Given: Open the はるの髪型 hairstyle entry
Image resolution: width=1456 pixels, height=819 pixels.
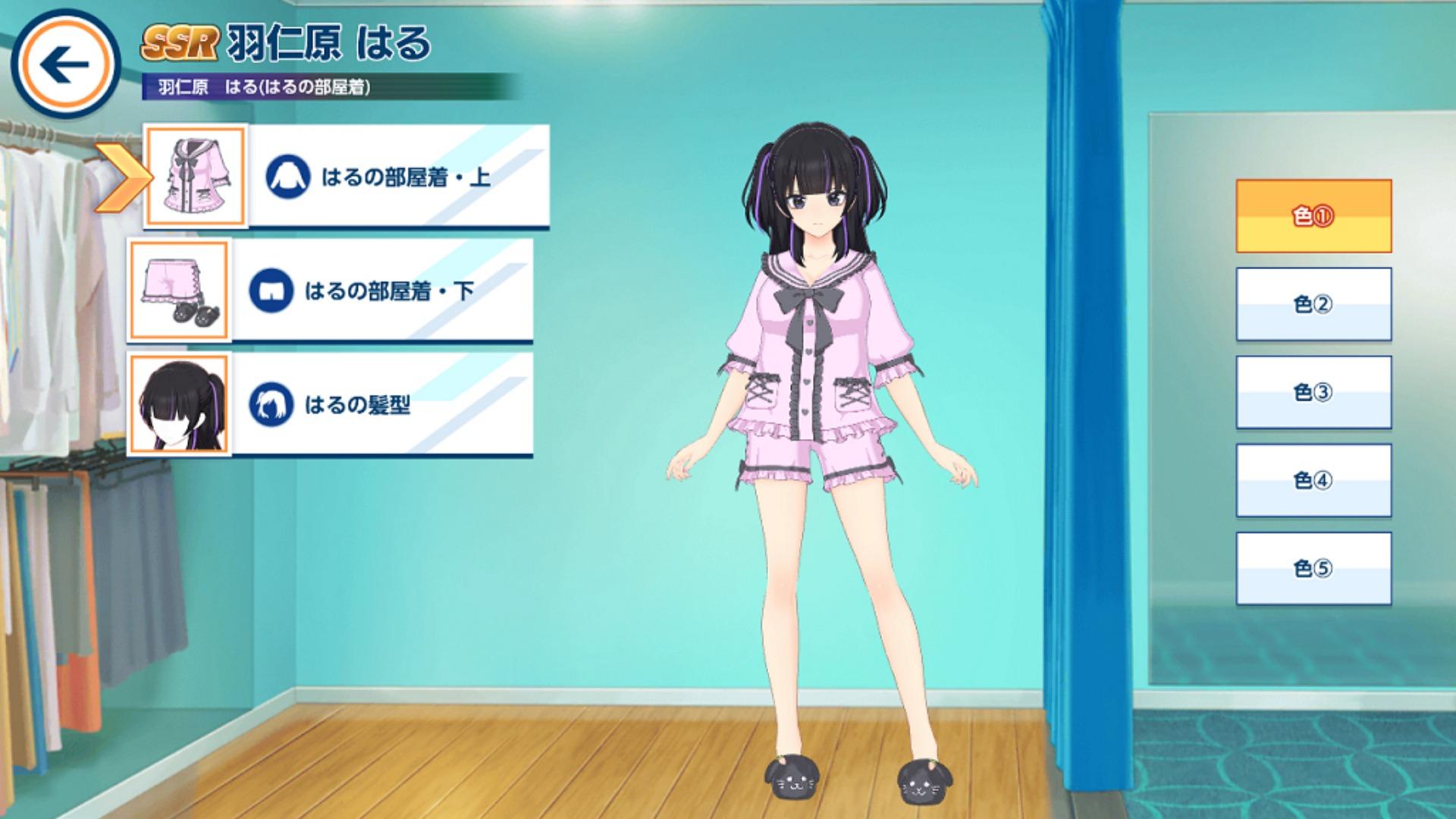Looking at the screenshot, I should (x=382, y=404).
